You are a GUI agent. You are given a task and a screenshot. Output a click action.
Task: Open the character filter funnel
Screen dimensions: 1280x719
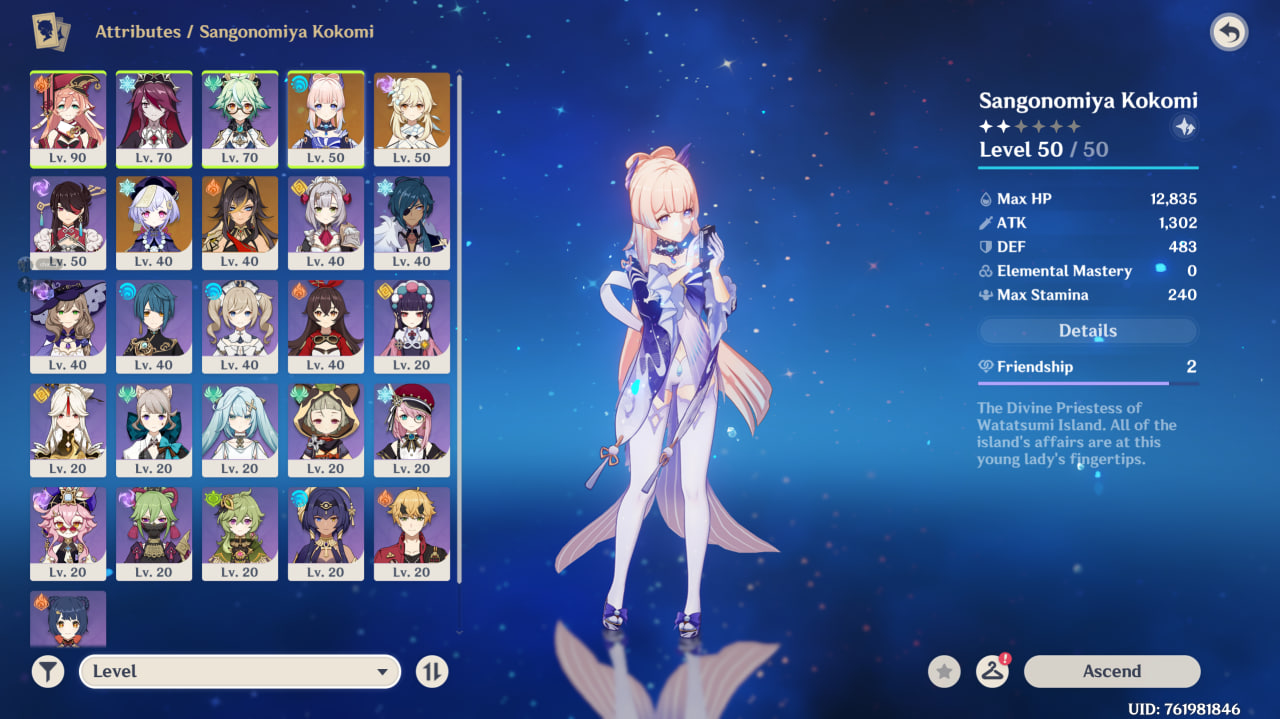click(48, 671)
